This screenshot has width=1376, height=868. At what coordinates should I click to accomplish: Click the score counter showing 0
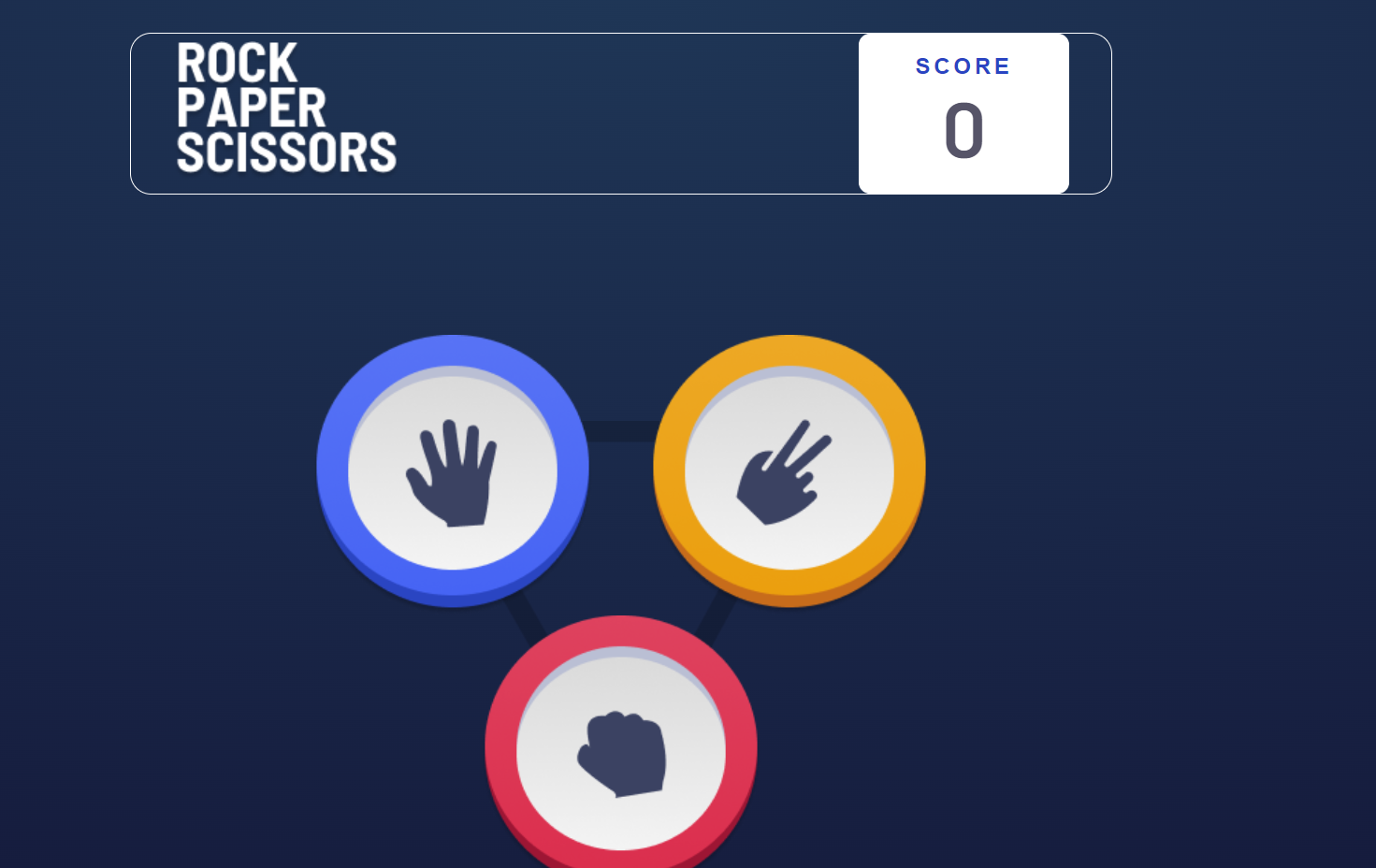tap(963, 129)
